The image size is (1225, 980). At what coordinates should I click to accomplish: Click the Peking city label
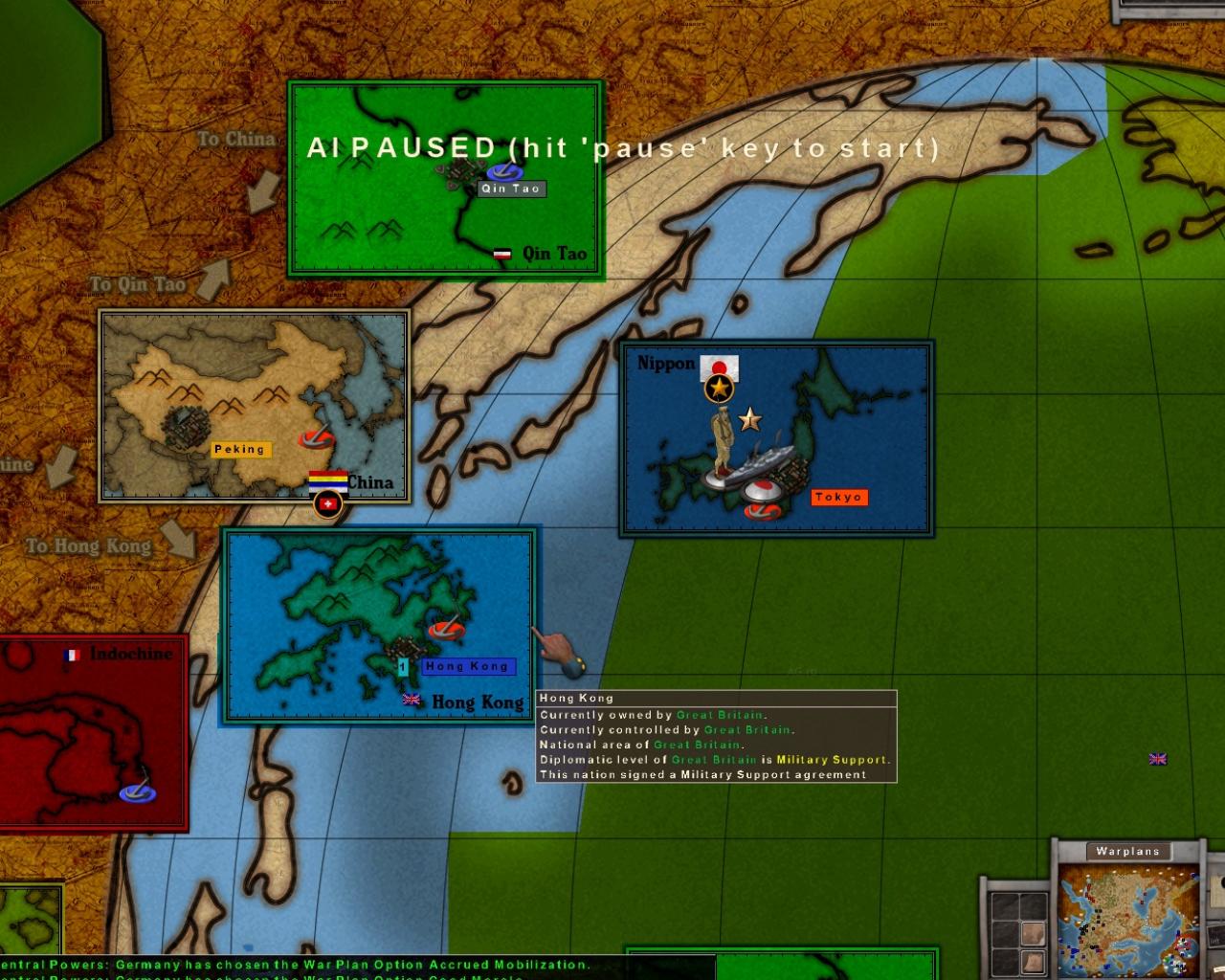pyautogui.click(x=241, y=449)
